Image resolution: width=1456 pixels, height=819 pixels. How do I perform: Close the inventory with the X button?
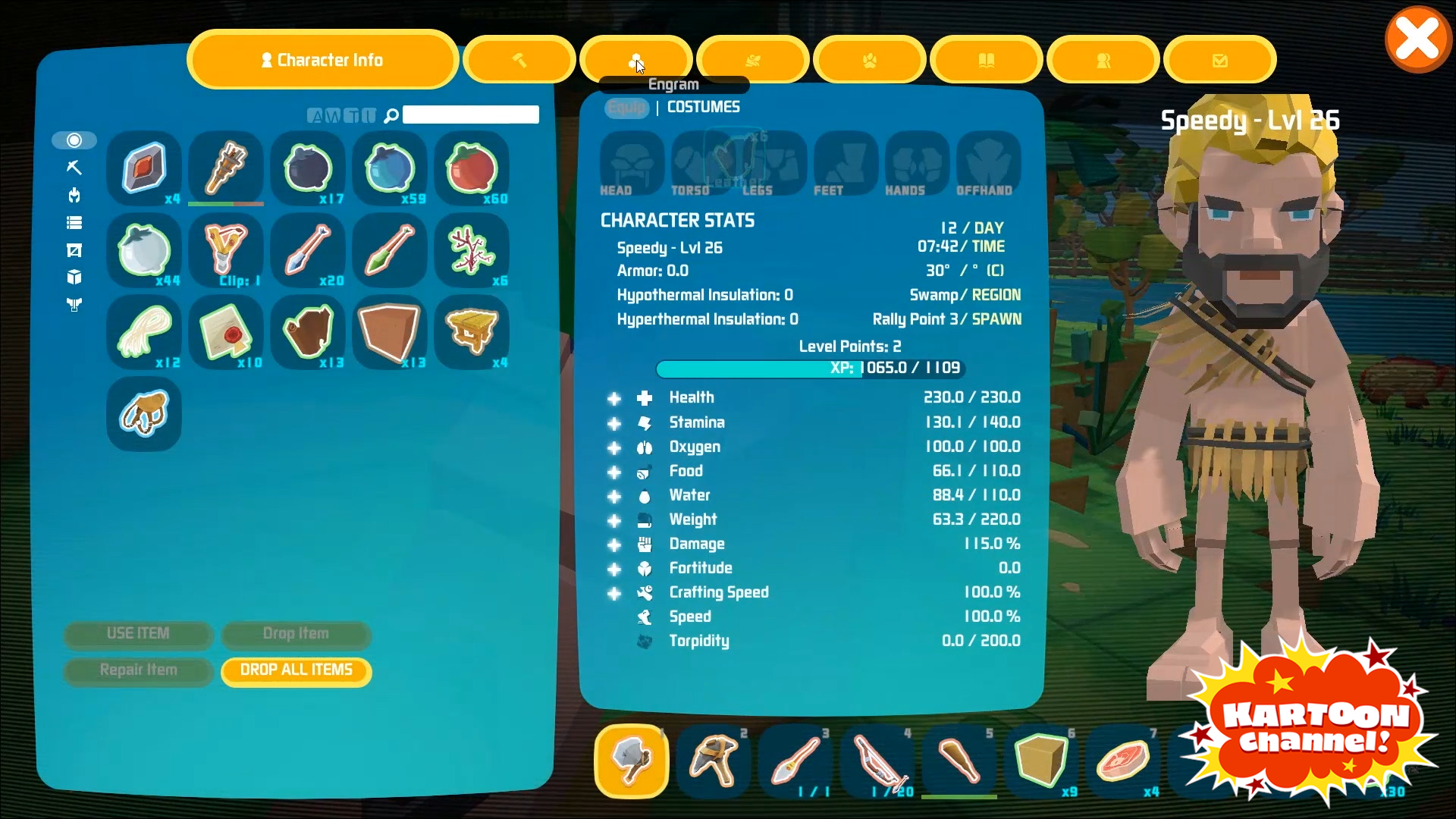coord(1417,39)
